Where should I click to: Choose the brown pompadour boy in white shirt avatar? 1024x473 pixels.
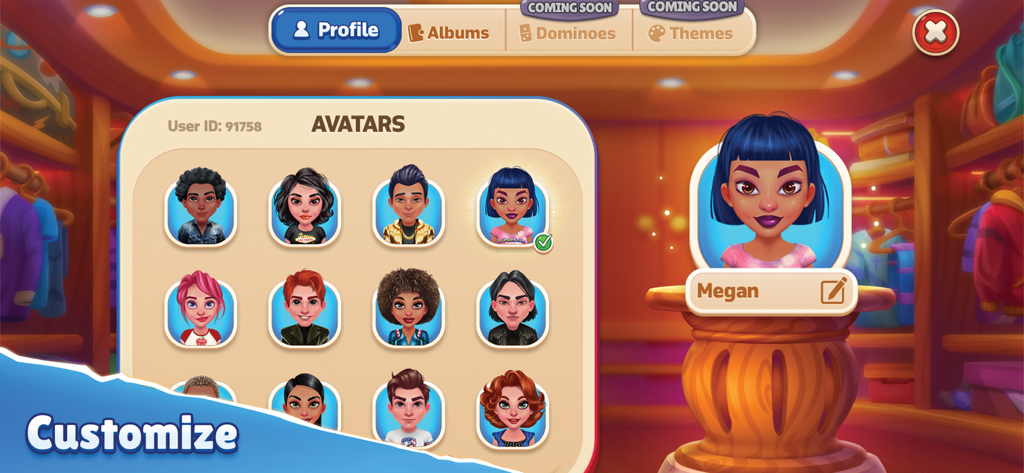point(408,408)
